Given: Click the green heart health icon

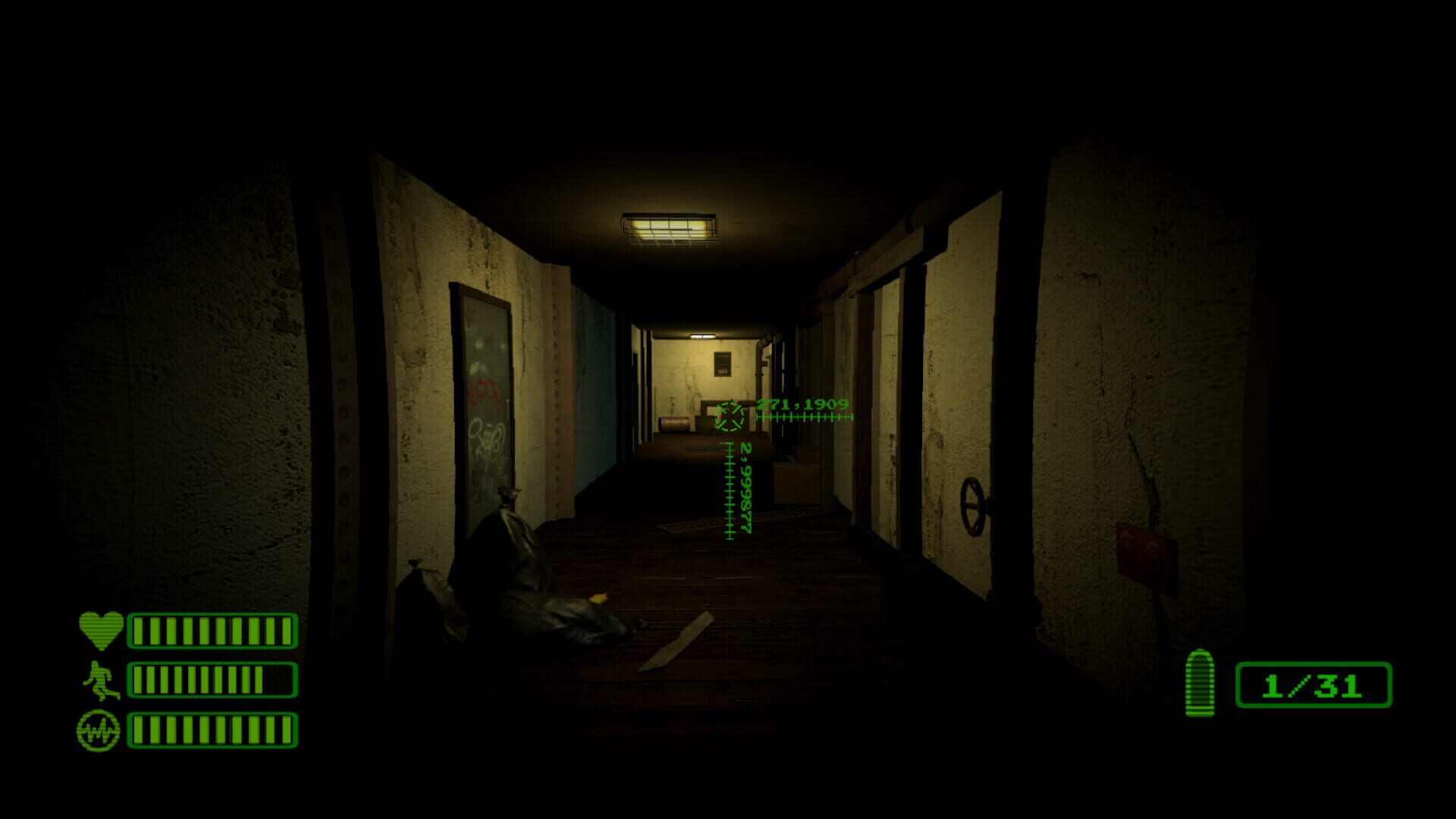Looking at the screenshot, I should 100,628.
